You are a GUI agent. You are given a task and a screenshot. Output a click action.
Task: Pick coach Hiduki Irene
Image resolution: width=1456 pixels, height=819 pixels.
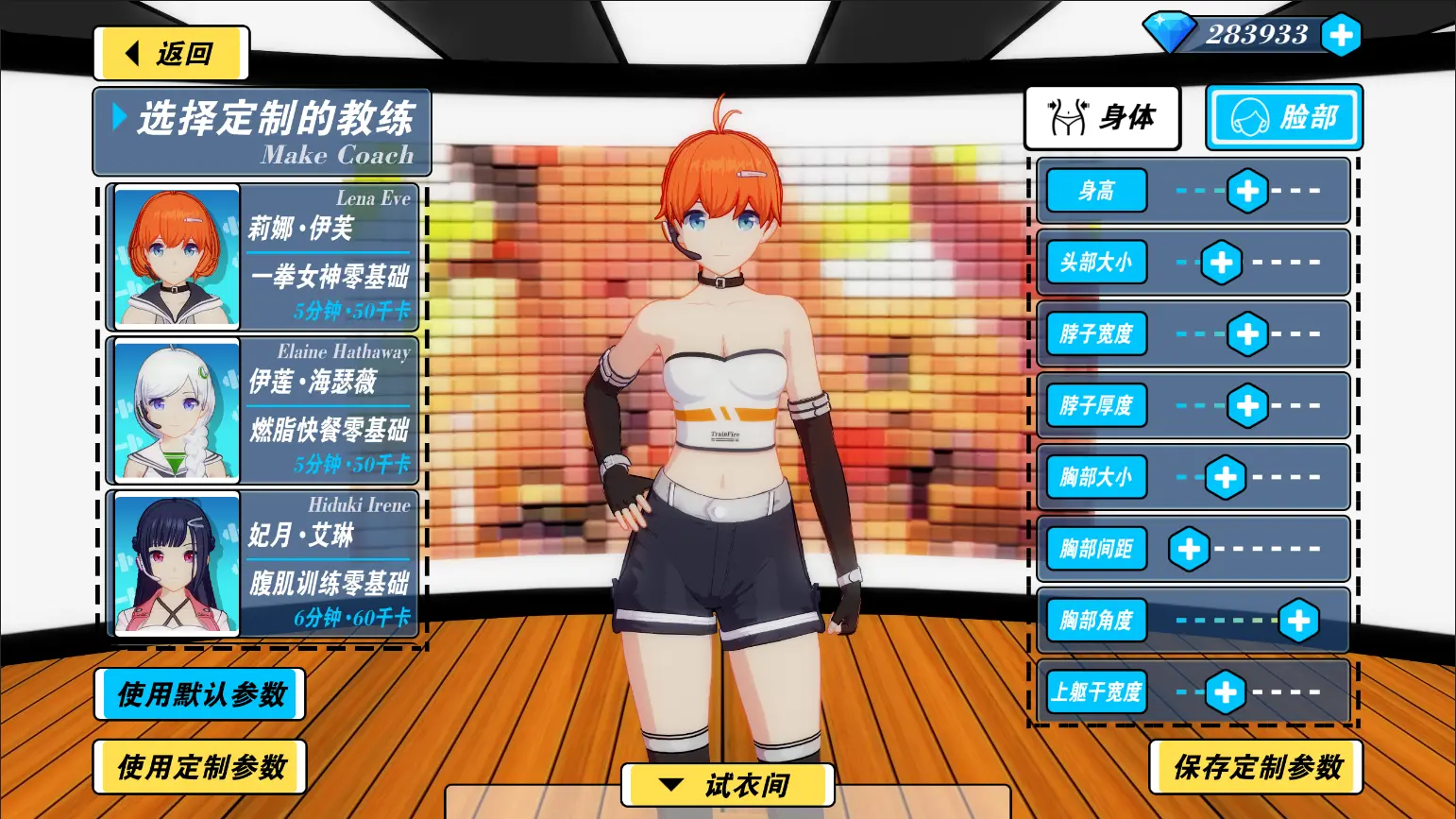(x=262, y=564)
